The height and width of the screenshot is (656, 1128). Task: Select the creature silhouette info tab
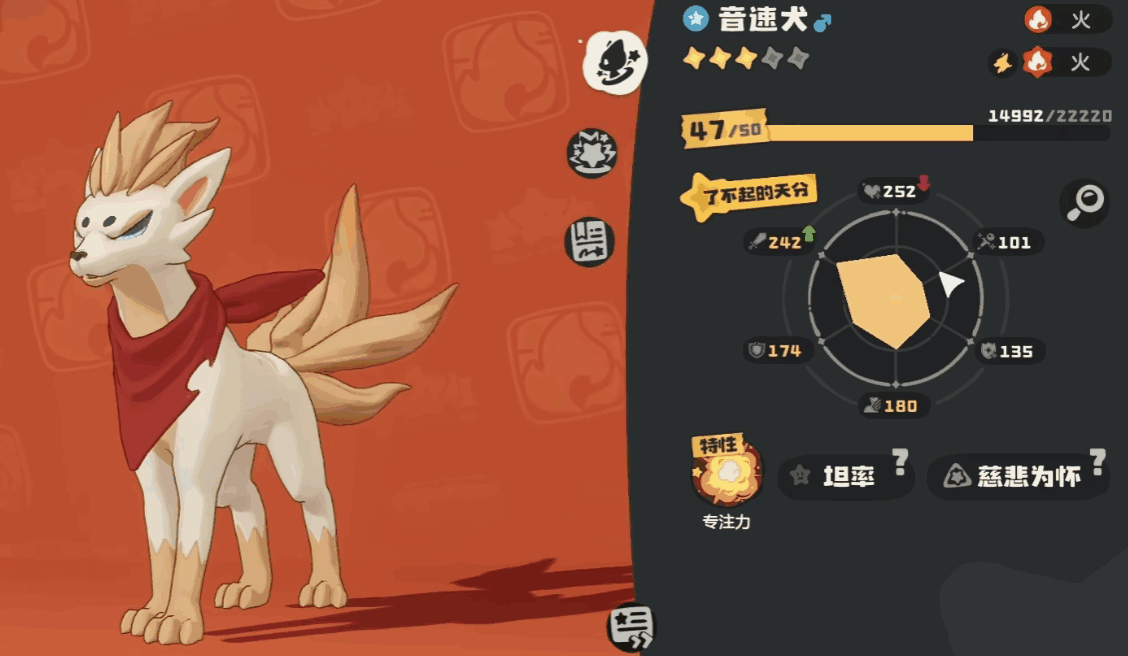tap(614, 62)
